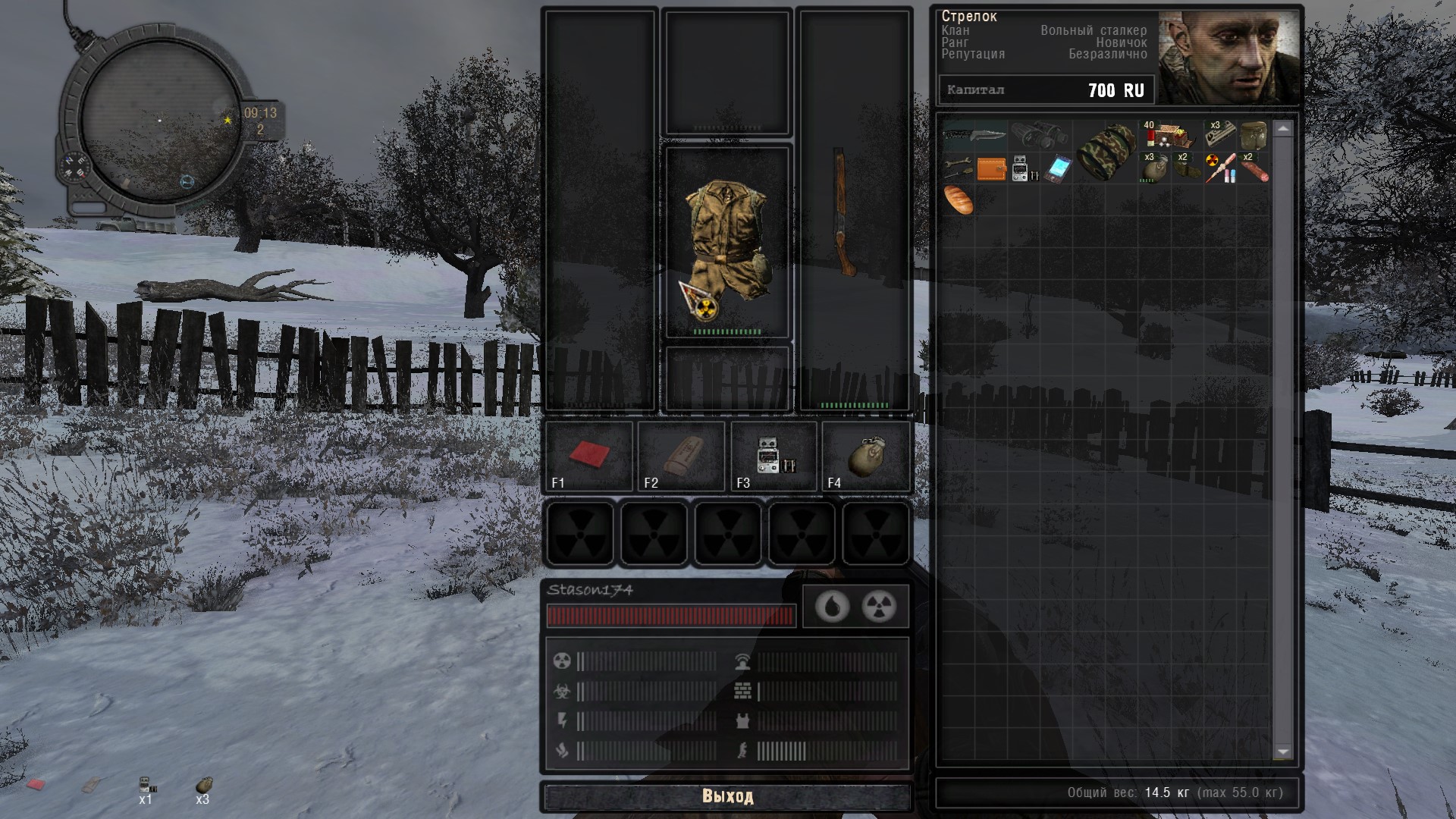Select the wrench and tools item
Screen dimensions: 1456x819
pyautogui.click(x=958, y=168)
